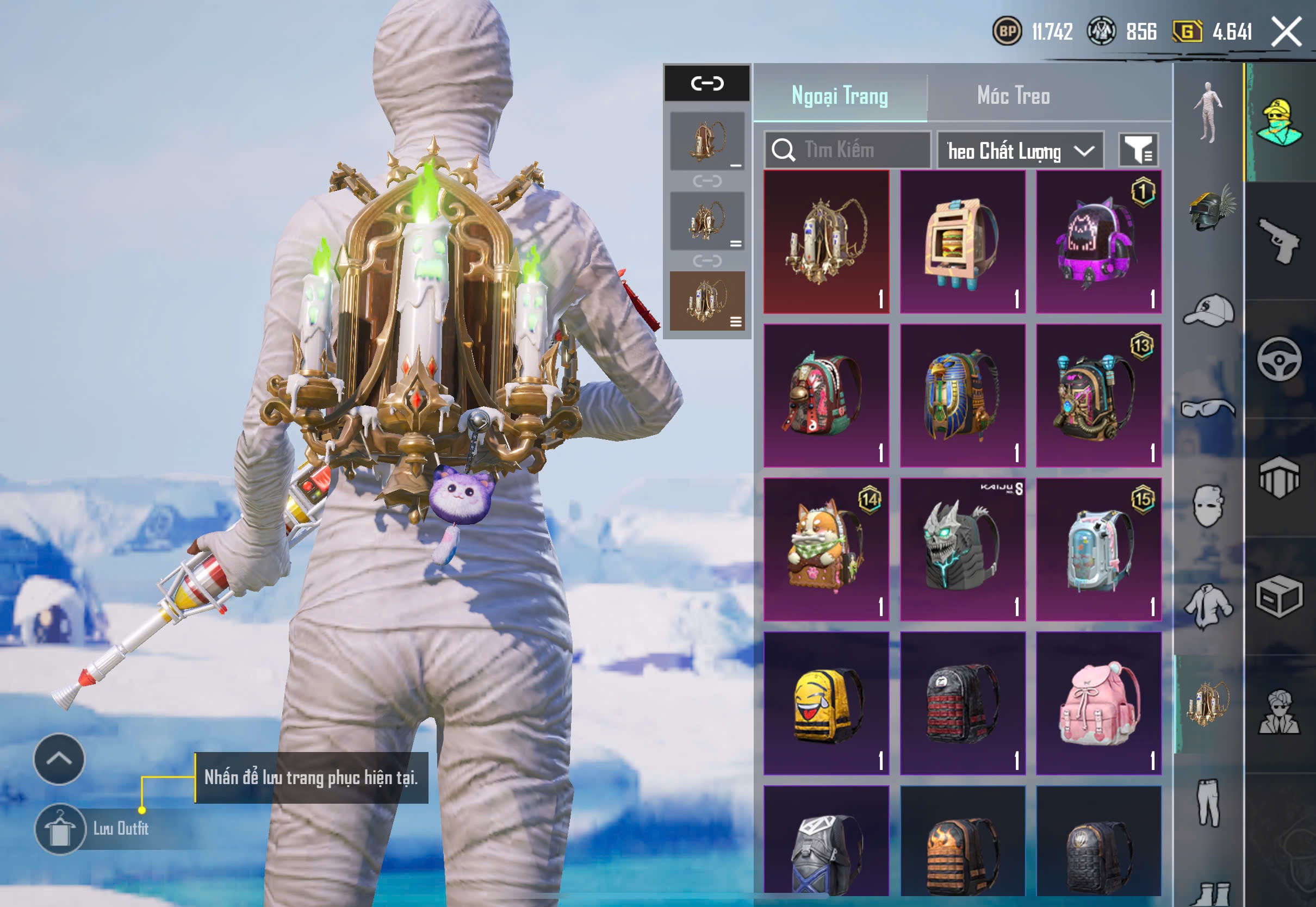Equip the pharaoh backpack skin

tap(963, 396)
